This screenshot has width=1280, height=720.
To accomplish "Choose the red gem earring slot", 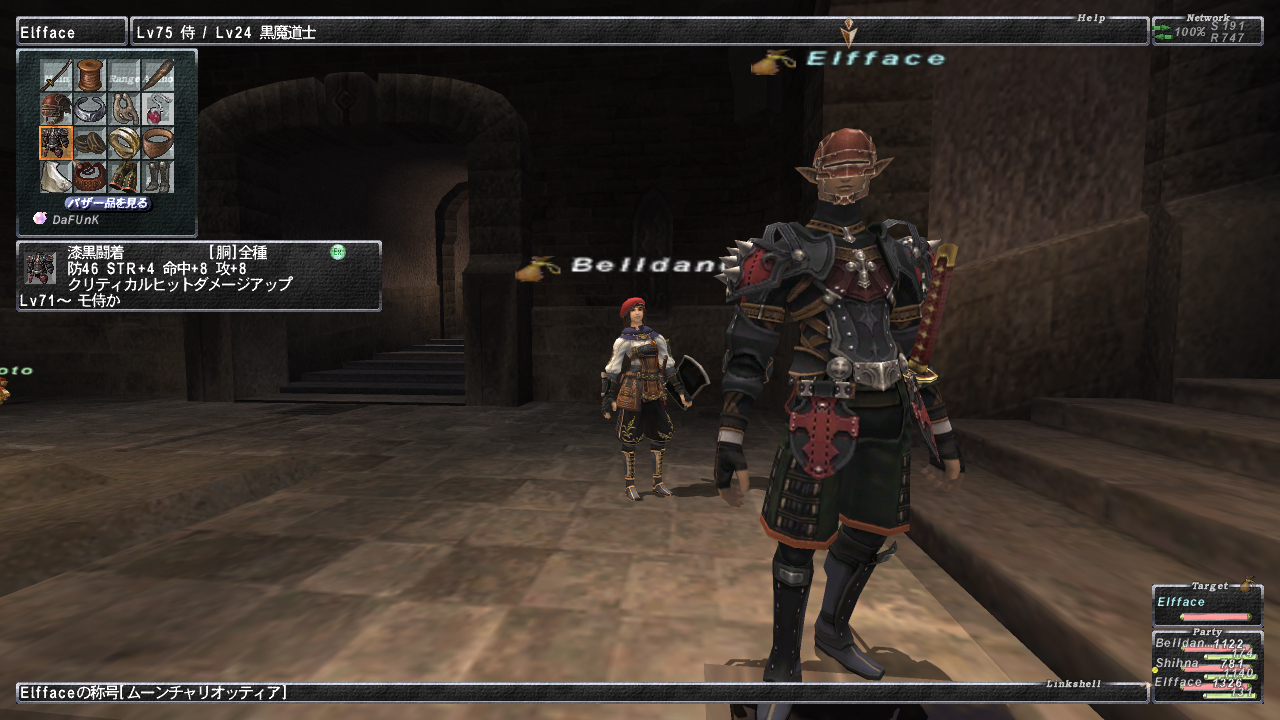I will click(158, 109).
